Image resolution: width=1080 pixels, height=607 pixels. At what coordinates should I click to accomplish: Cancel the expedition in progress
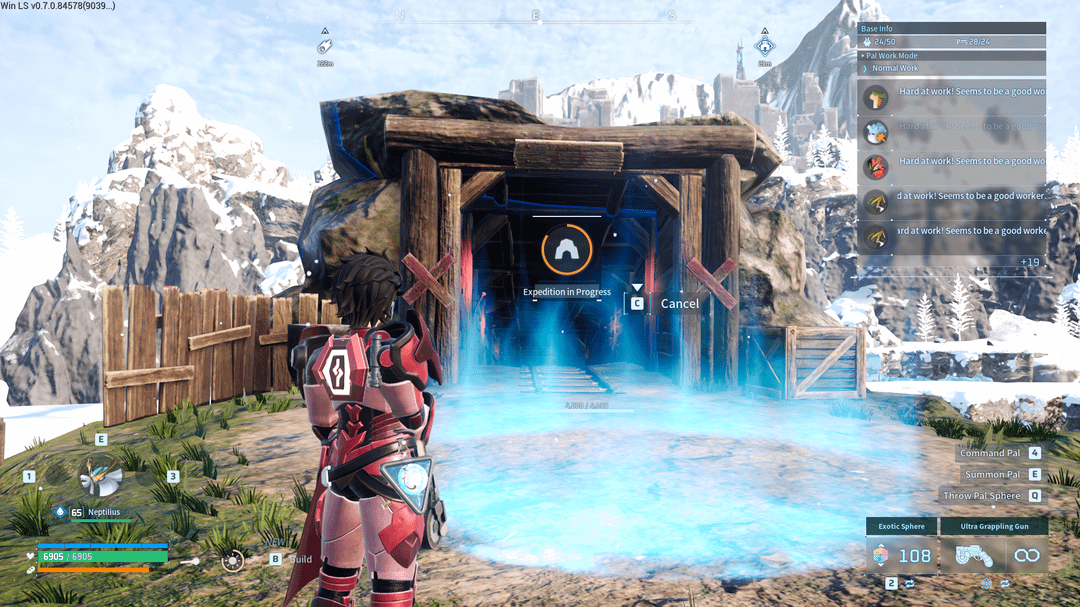(x=678, y=303)
